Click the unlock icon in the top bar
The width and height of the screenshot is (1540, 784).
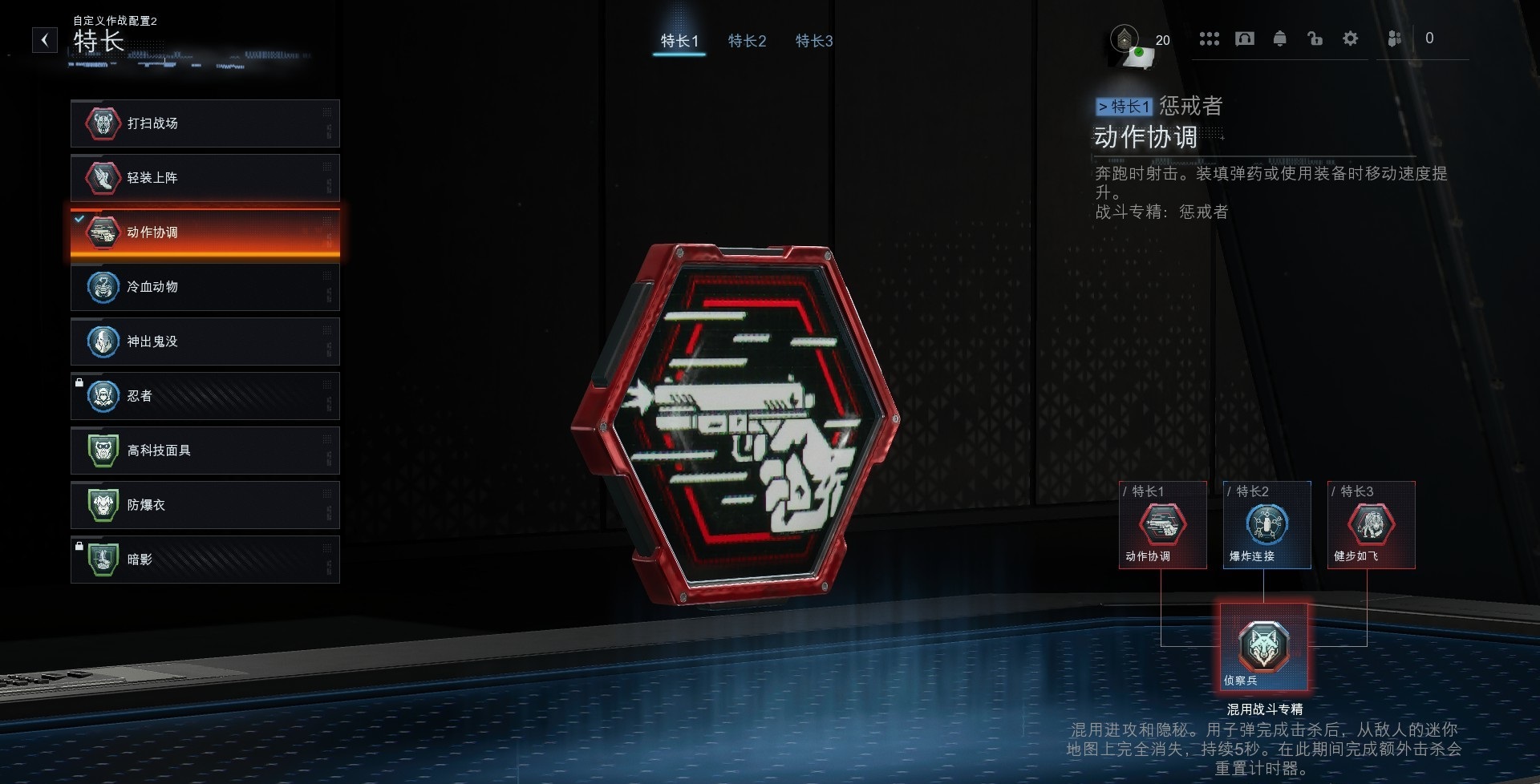(x=1315, y=38)
